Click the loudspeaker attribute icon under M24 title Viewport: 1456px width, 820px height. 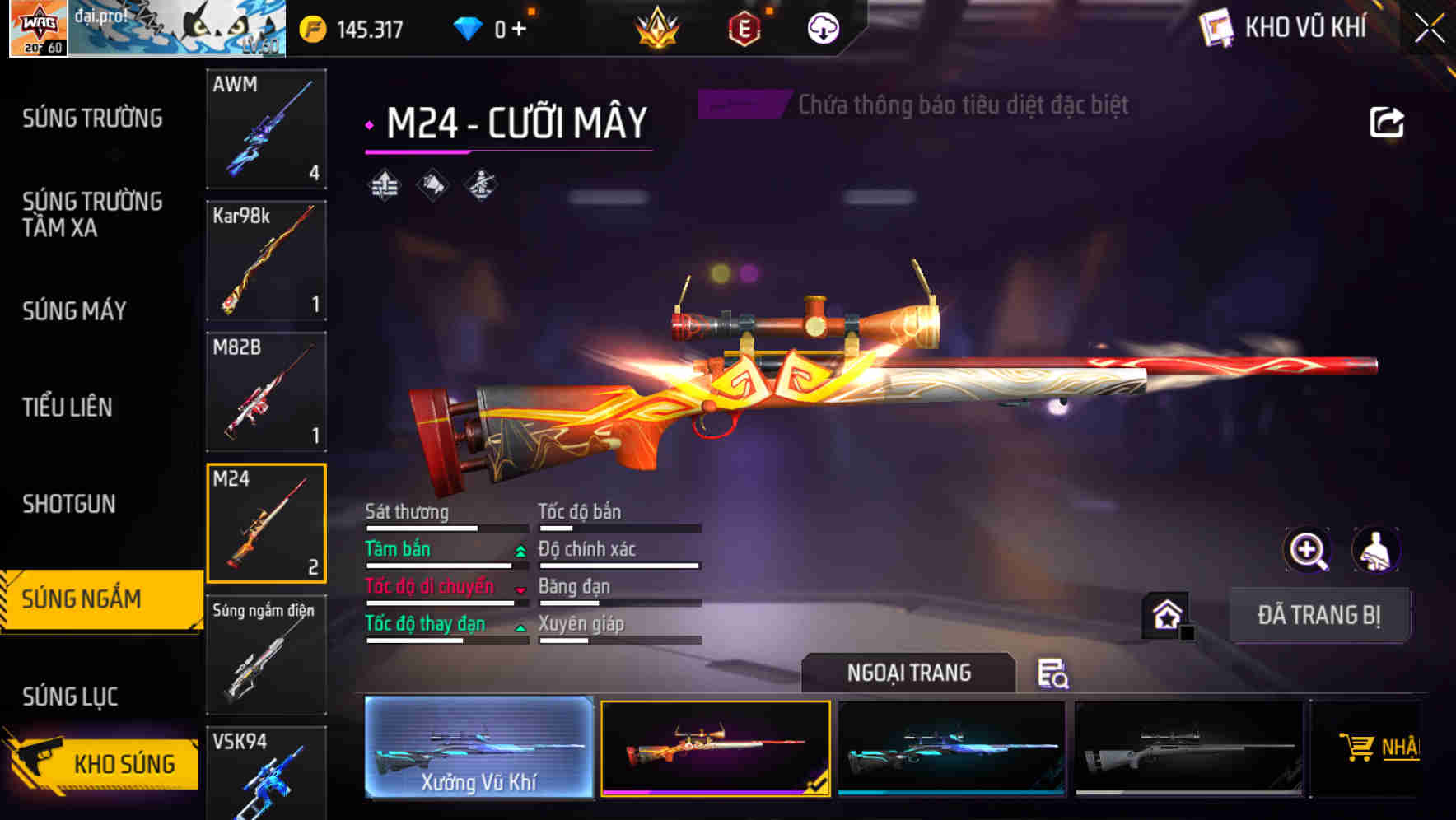pos(432,184)
